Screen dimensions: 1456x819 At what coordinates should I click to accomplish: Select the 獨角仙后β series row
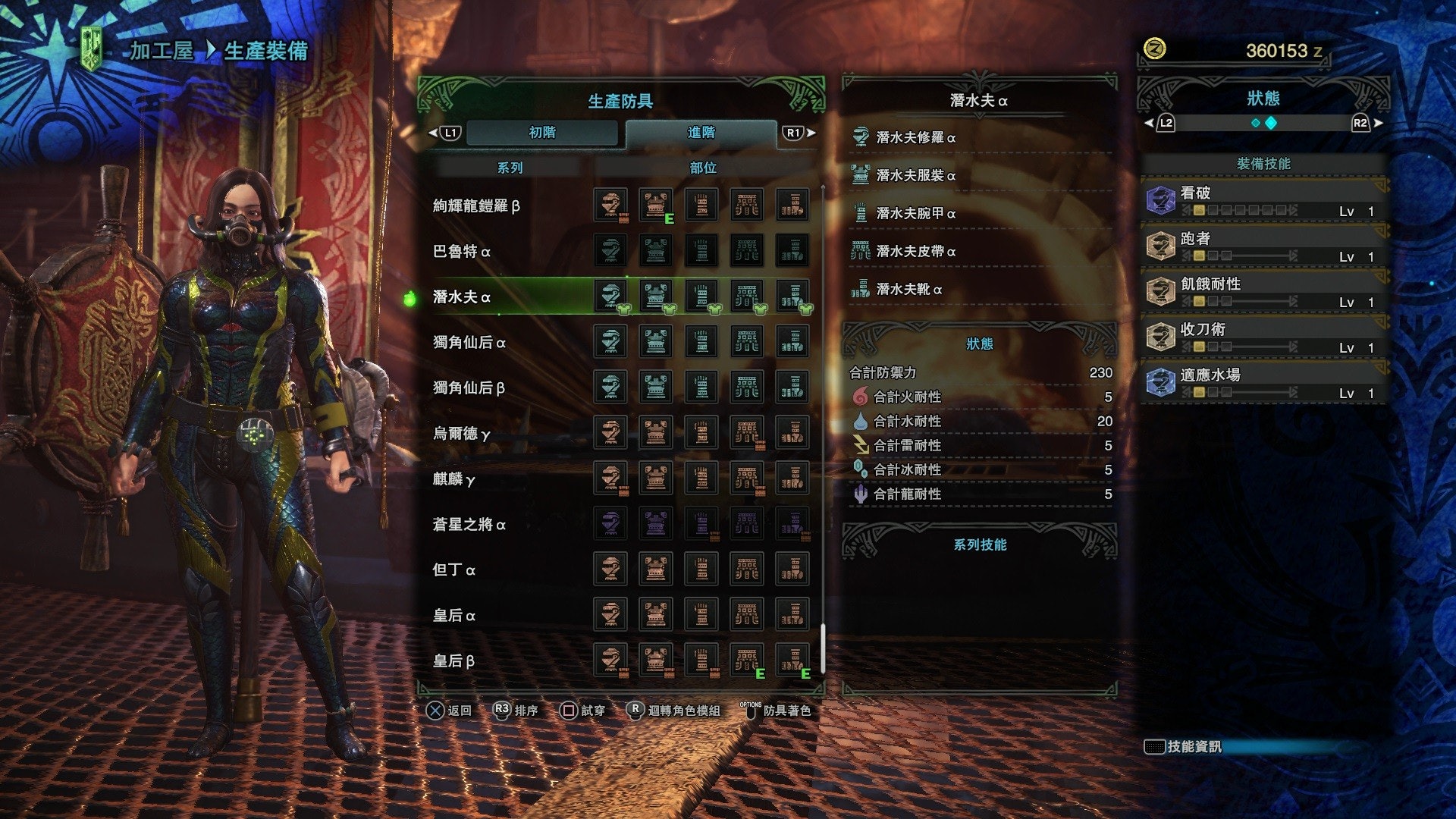tap(469, 388)
